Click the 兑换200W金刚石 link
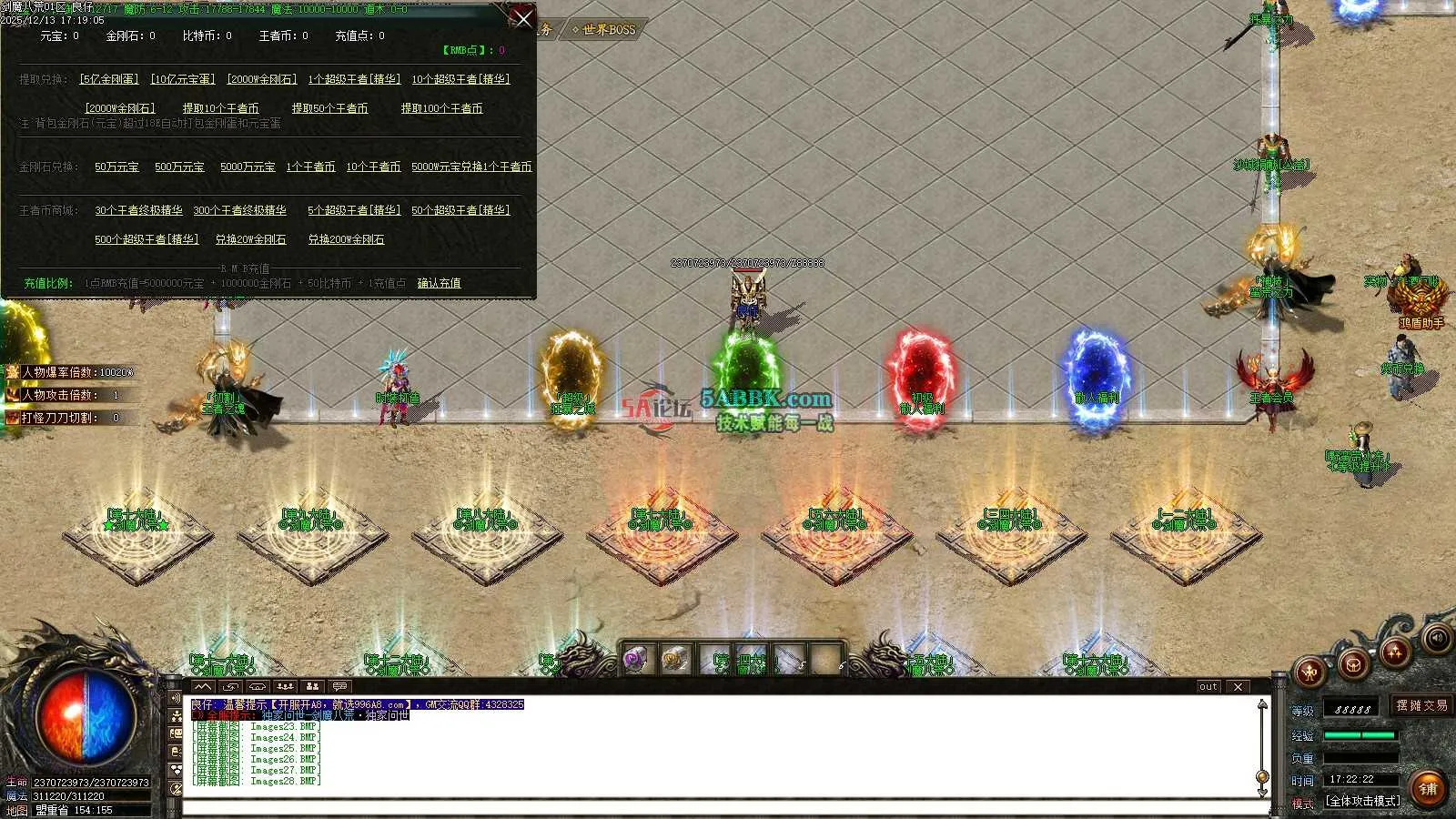 tap(346, 239)
